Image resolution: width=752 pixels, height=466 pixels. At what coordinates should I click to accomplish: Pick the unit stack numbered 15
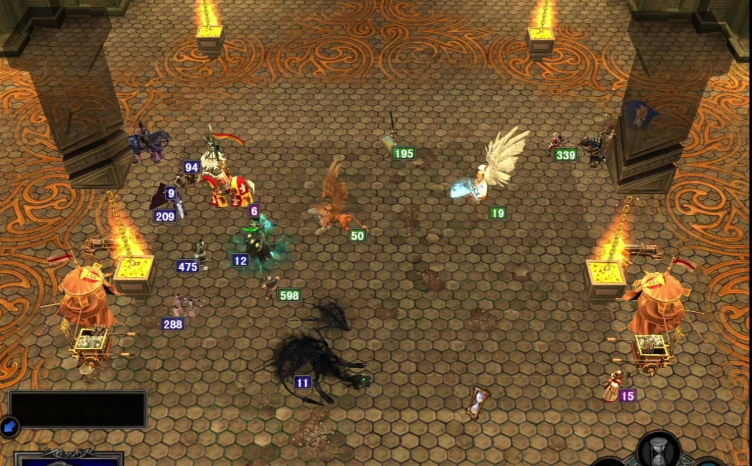coord(611,385)
